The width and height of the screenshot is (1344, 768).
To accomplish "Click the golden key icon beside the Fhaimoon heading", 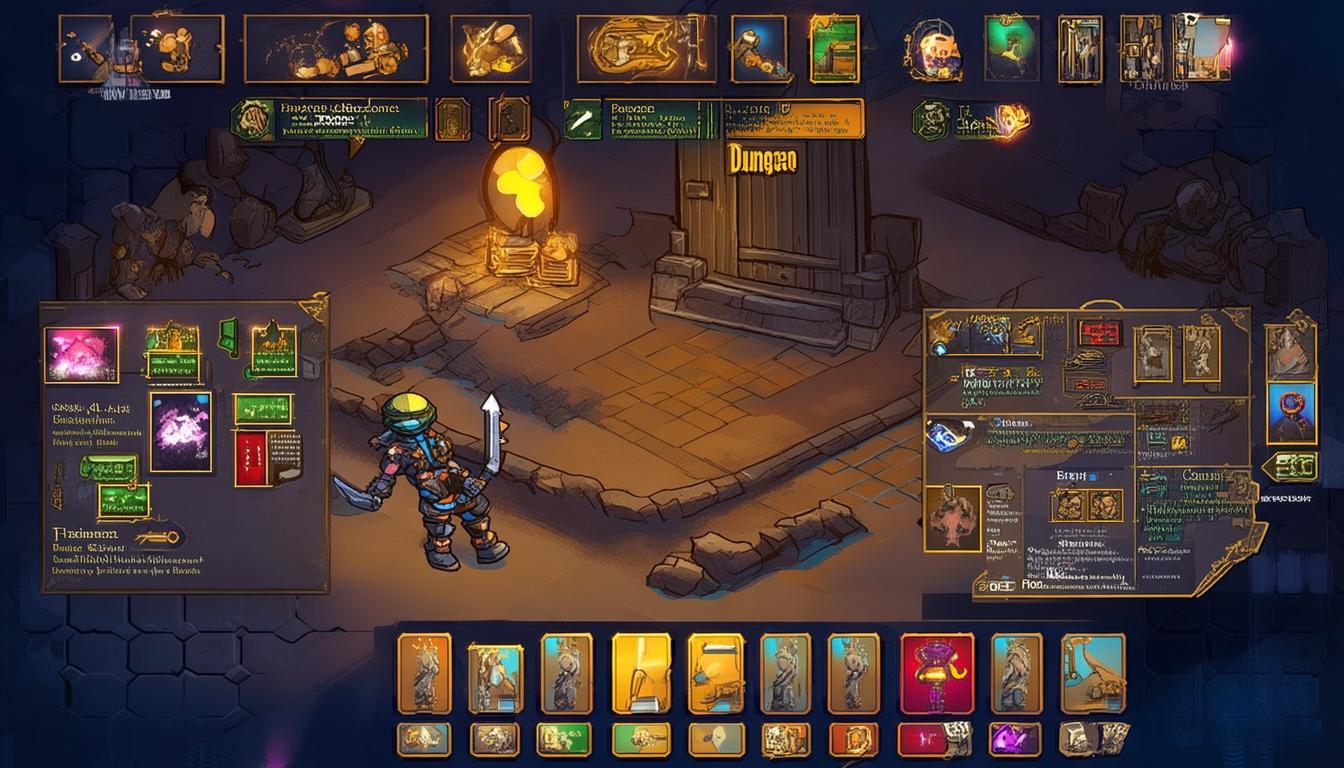I will click(x=159, y=538).
